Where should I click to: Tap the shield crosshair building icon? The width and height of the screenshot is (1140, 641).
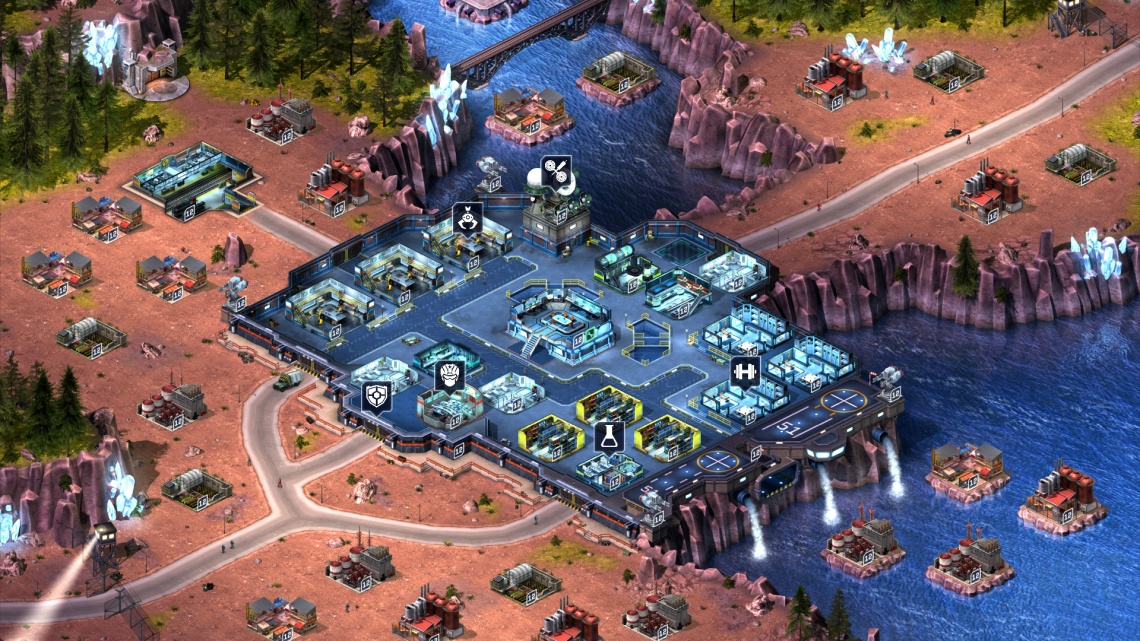click(x=377, y=397)
